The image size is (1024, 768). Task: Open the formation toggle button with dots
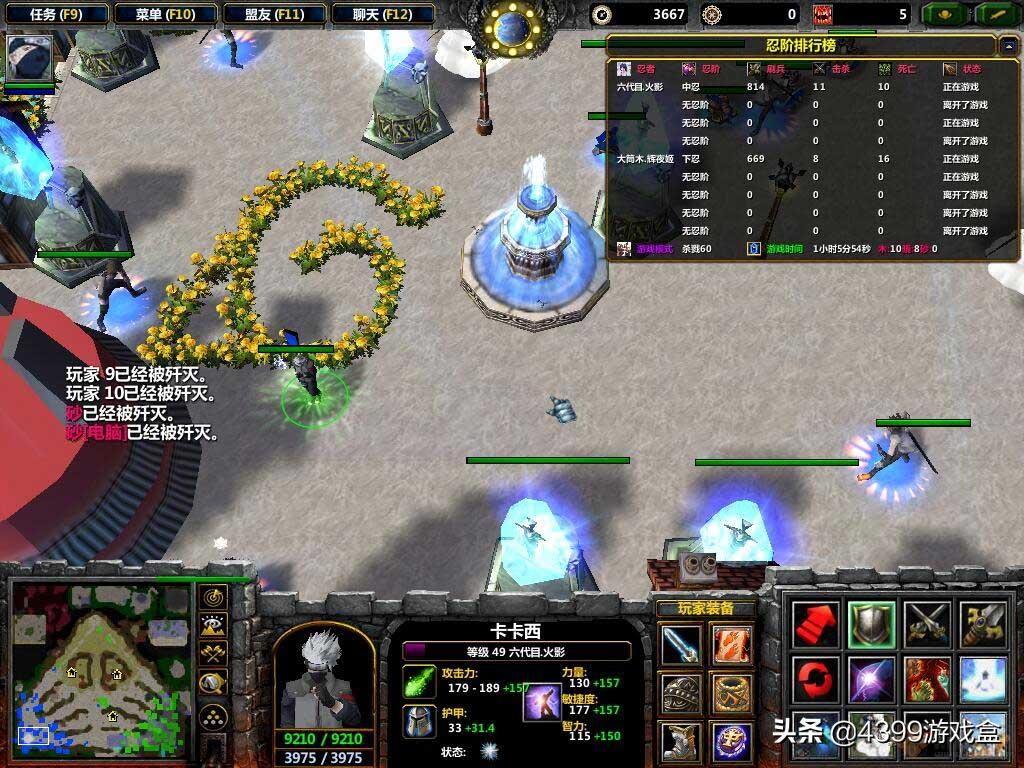click(212, 716)
